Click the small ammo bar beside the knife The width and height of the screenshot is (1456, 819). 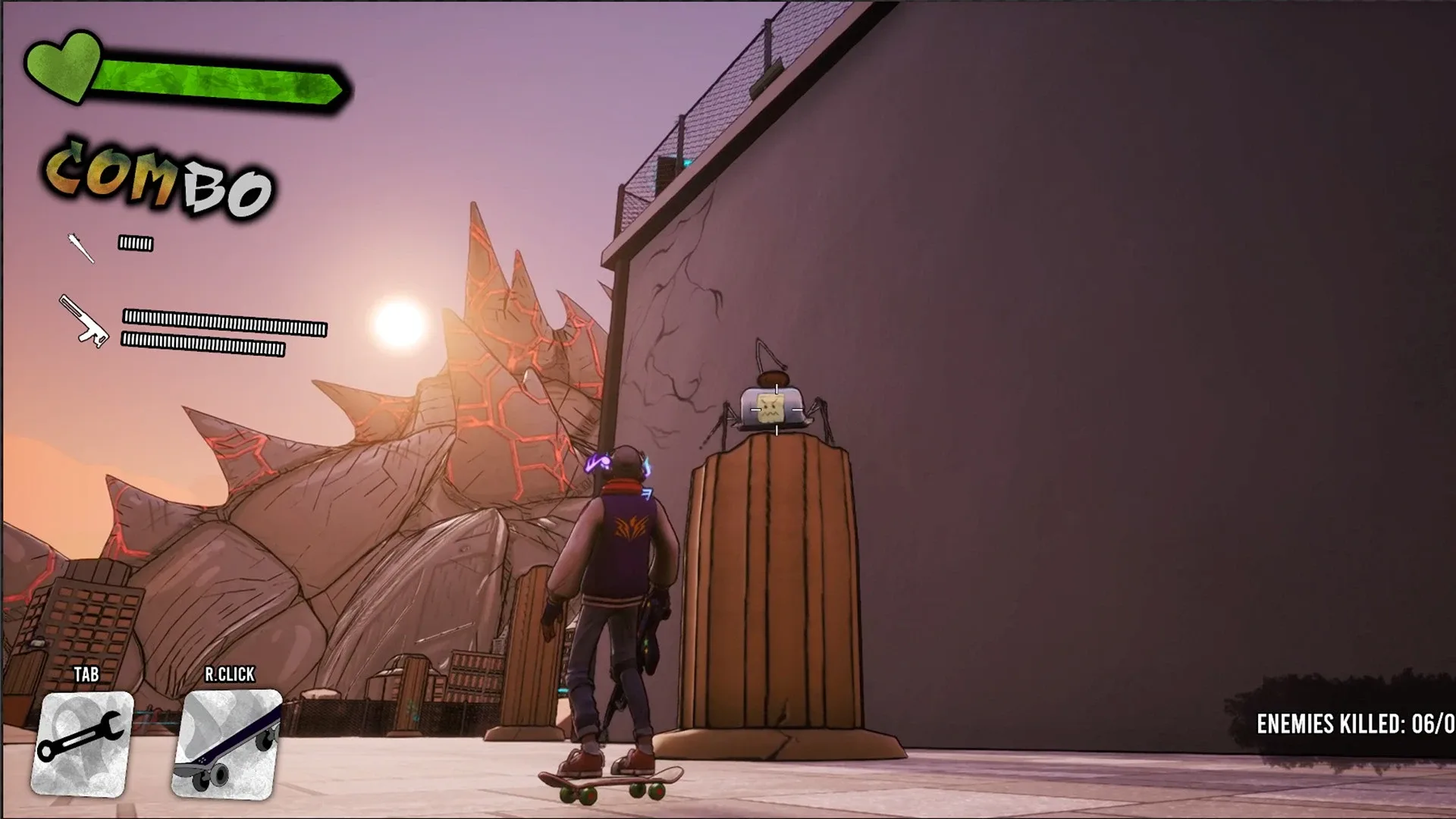135,243
